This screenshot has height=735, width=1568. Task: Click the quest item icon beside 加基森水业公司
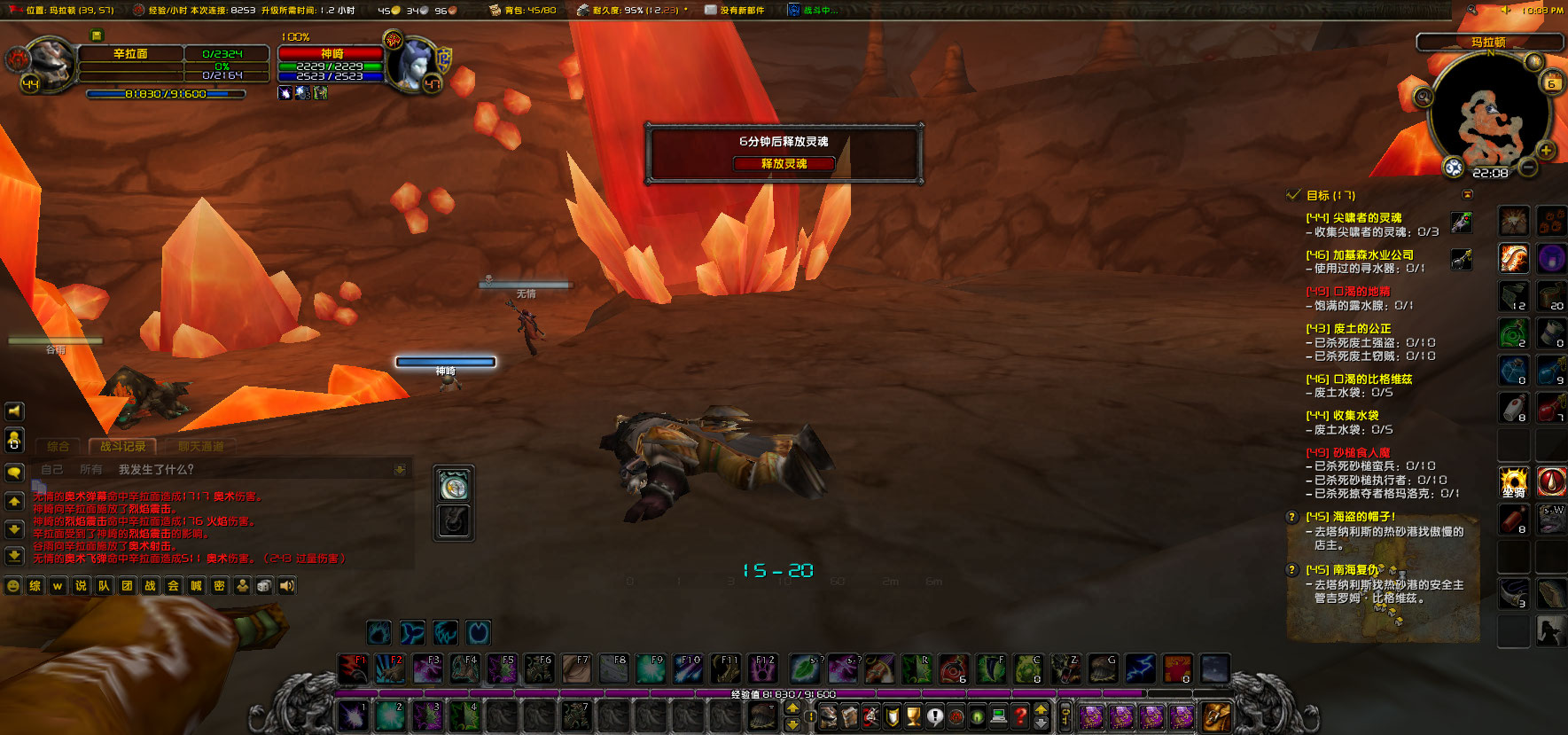1463,259
